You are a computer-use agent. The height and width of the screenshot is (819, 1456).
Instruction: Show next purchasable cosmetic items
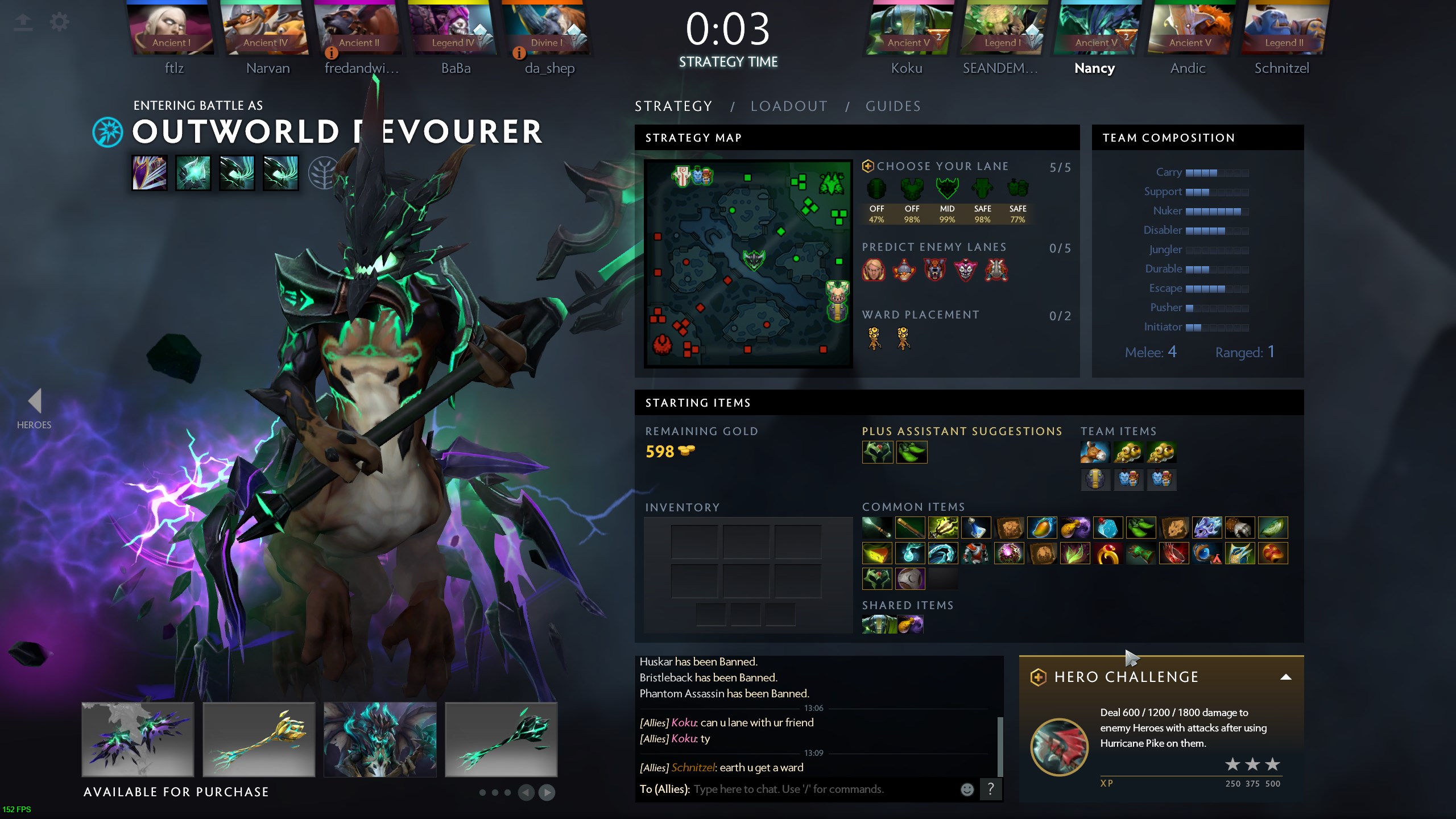[x=547, y=792]
